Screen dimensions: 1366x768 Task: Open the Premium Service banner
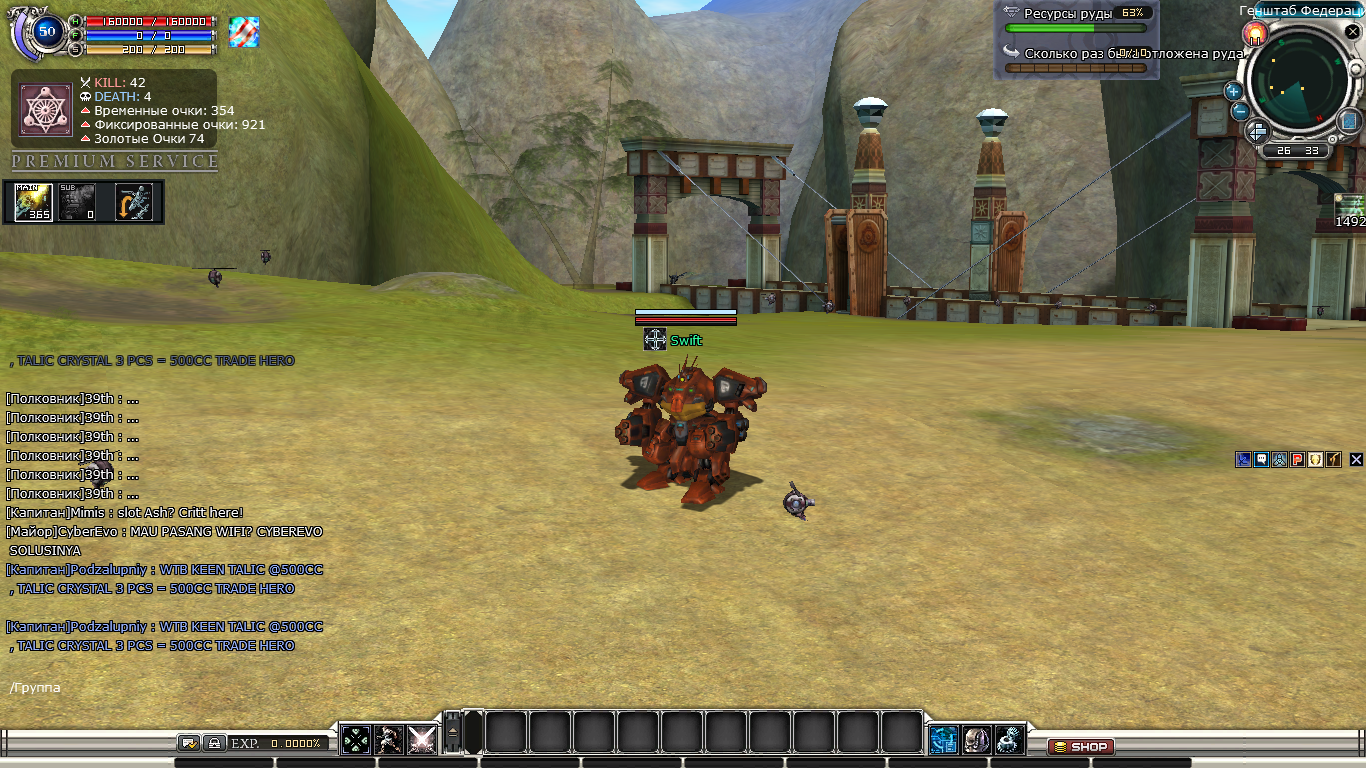click(114, 161)
